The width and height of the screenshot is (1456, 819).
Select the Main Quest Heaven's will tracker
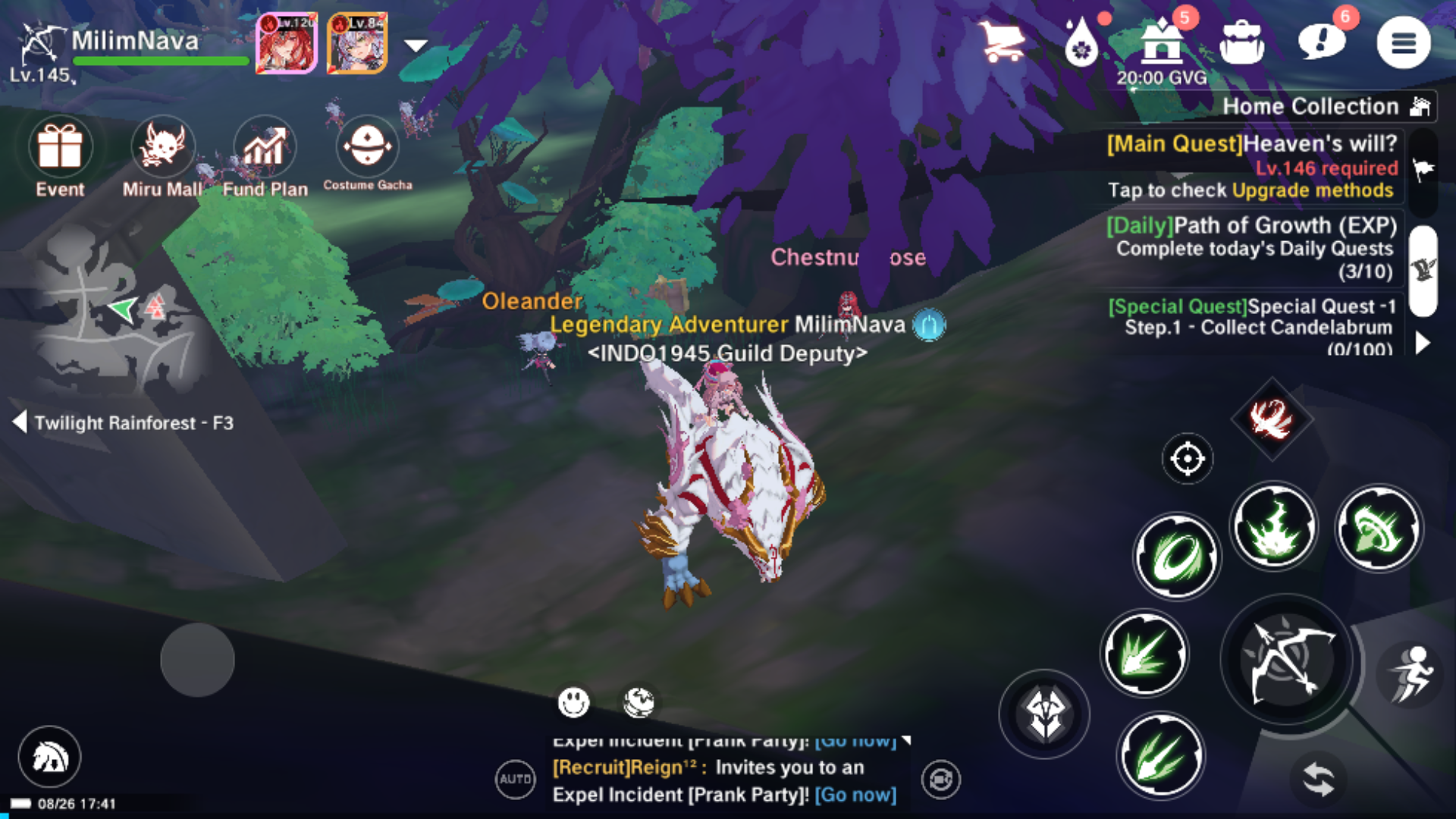click(x=1251, y=167)
